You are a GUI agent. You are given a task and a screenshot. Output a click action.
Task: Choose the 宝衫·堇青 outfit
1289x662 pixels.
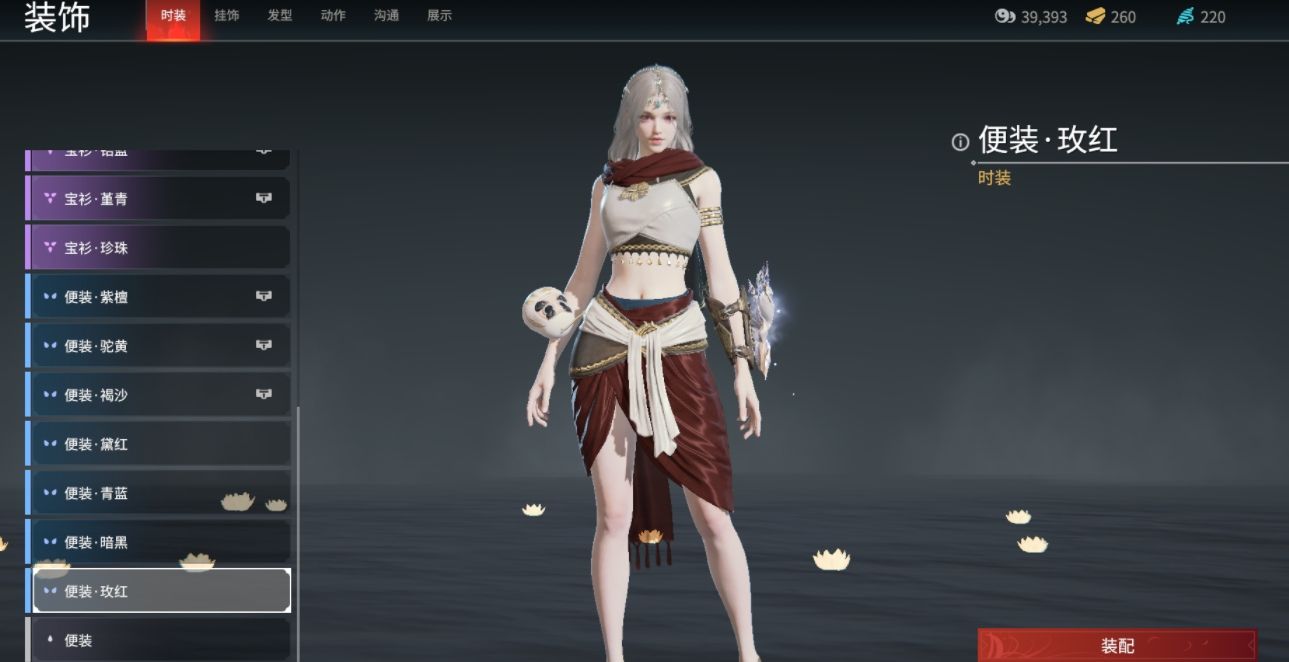coord(160,199)
